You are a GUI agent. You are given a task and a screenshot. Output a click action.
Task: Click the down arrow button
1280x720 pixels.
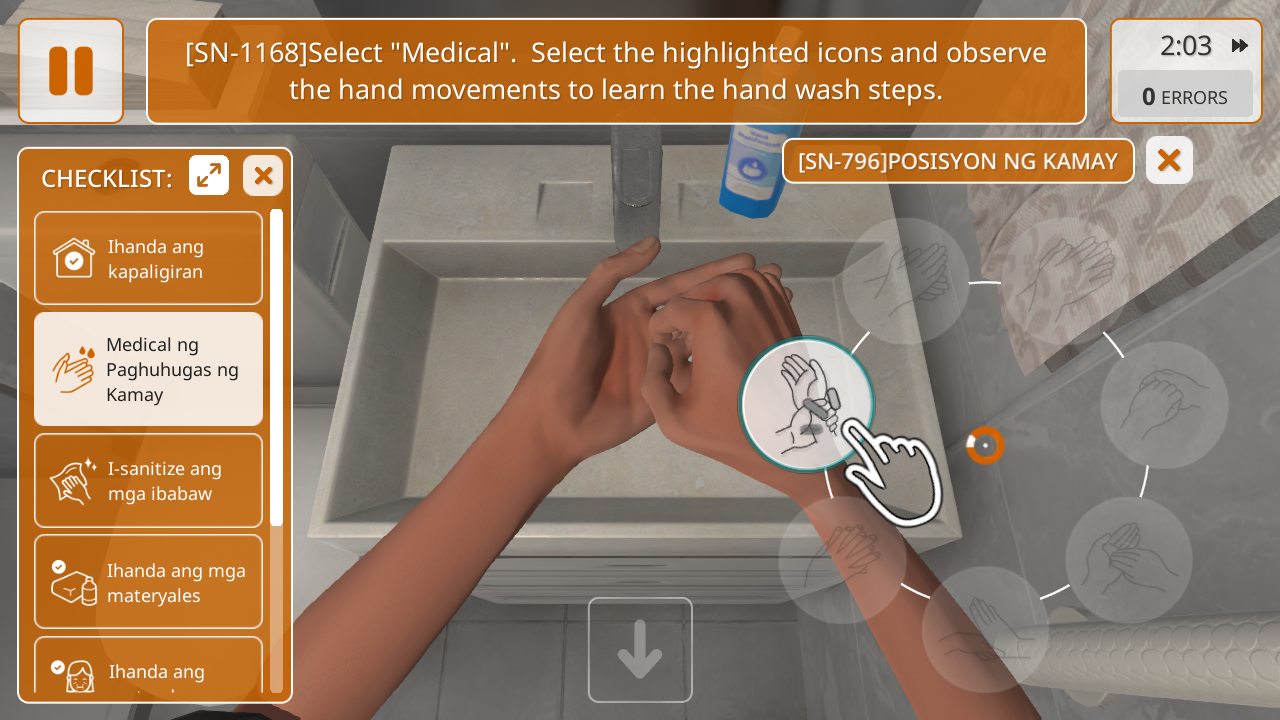[x=640, y=650]
